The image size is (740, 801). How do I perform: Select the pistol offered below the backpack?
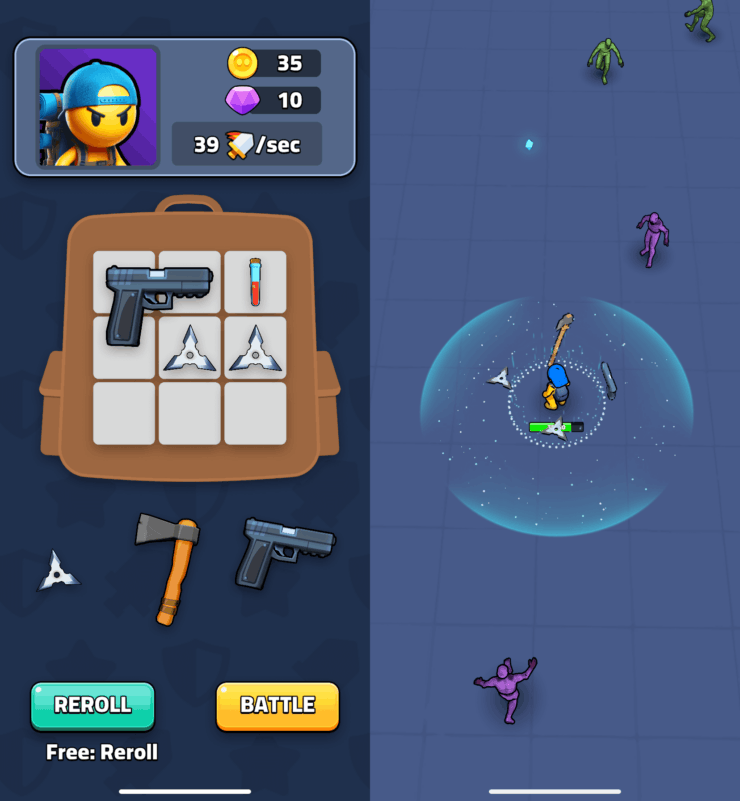[x=283, y=551]
